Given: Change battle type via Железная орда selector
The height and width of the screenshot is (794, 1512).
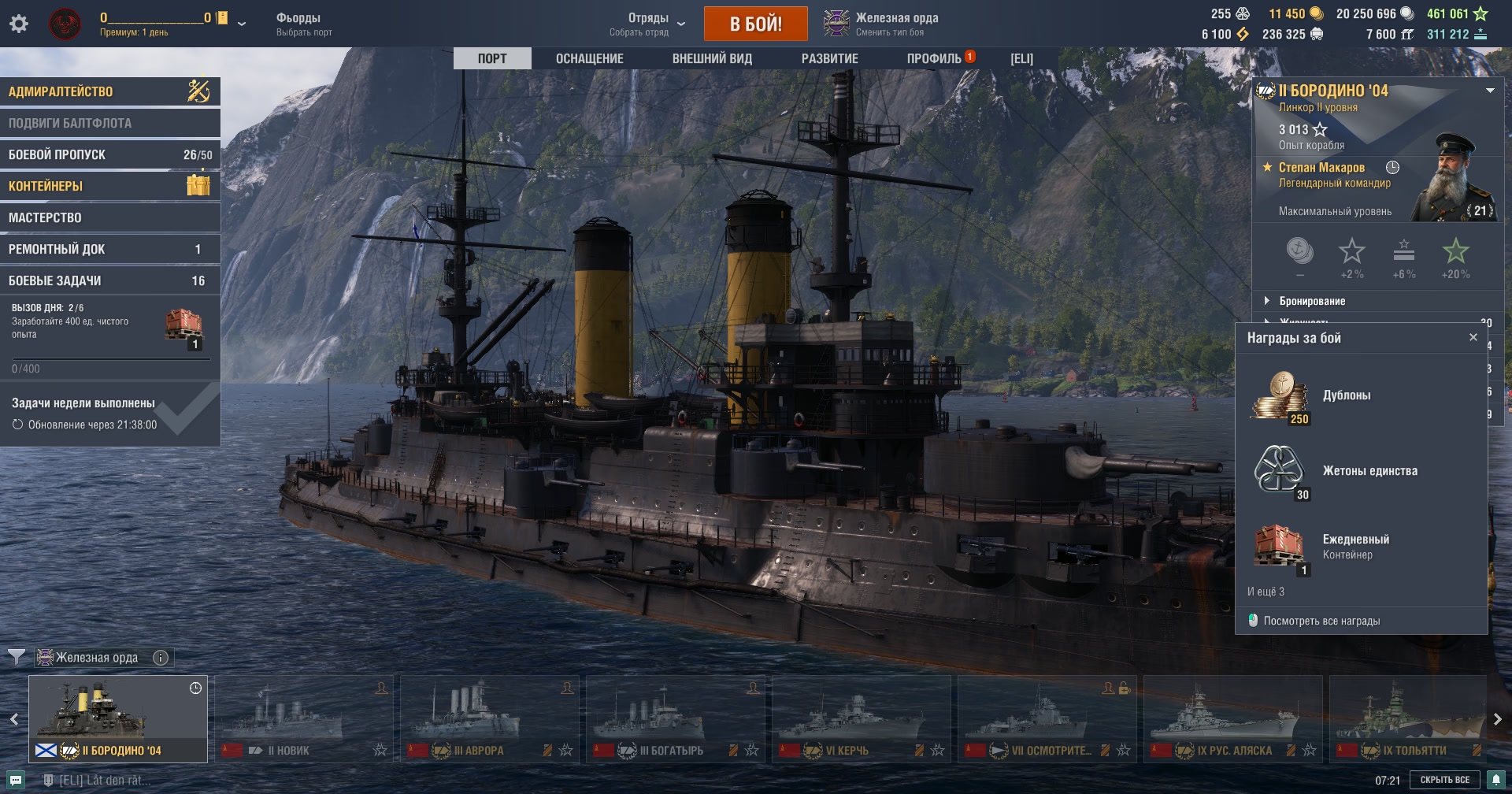Looking at the screenshot, I should click(882, 24).
